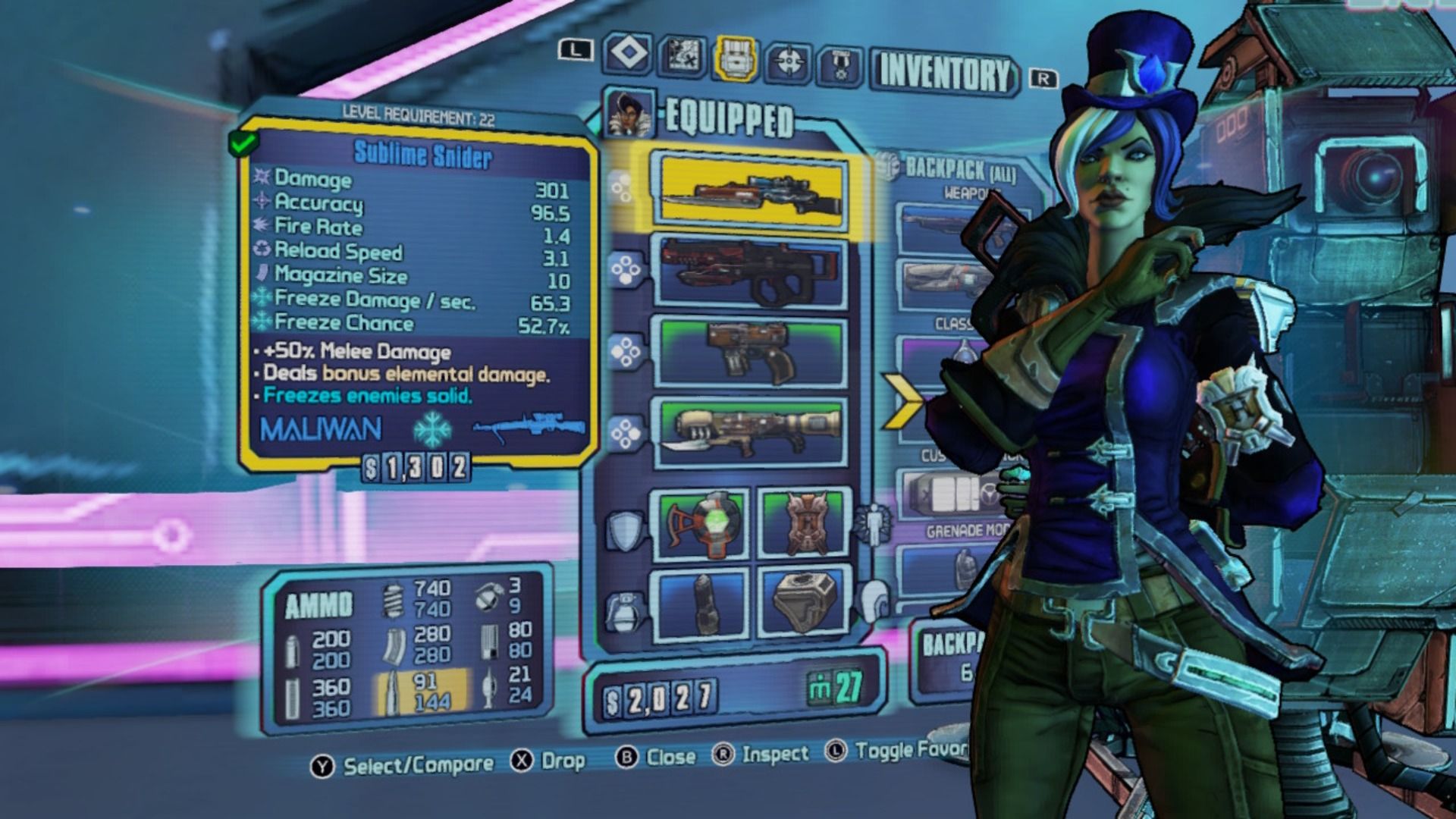The width and height of the screenshot is (1456, 819).
Task: Select the equipped Sublime Snider sniper rifle
Action: pos(751,192)
